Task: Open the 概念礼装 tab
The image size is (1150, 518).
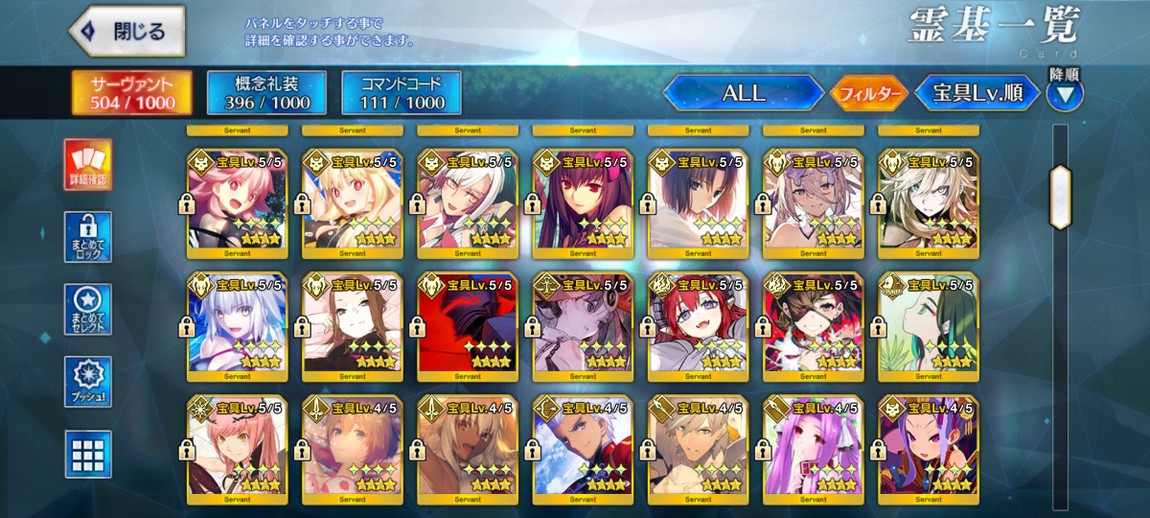Action: pos(266,92)
